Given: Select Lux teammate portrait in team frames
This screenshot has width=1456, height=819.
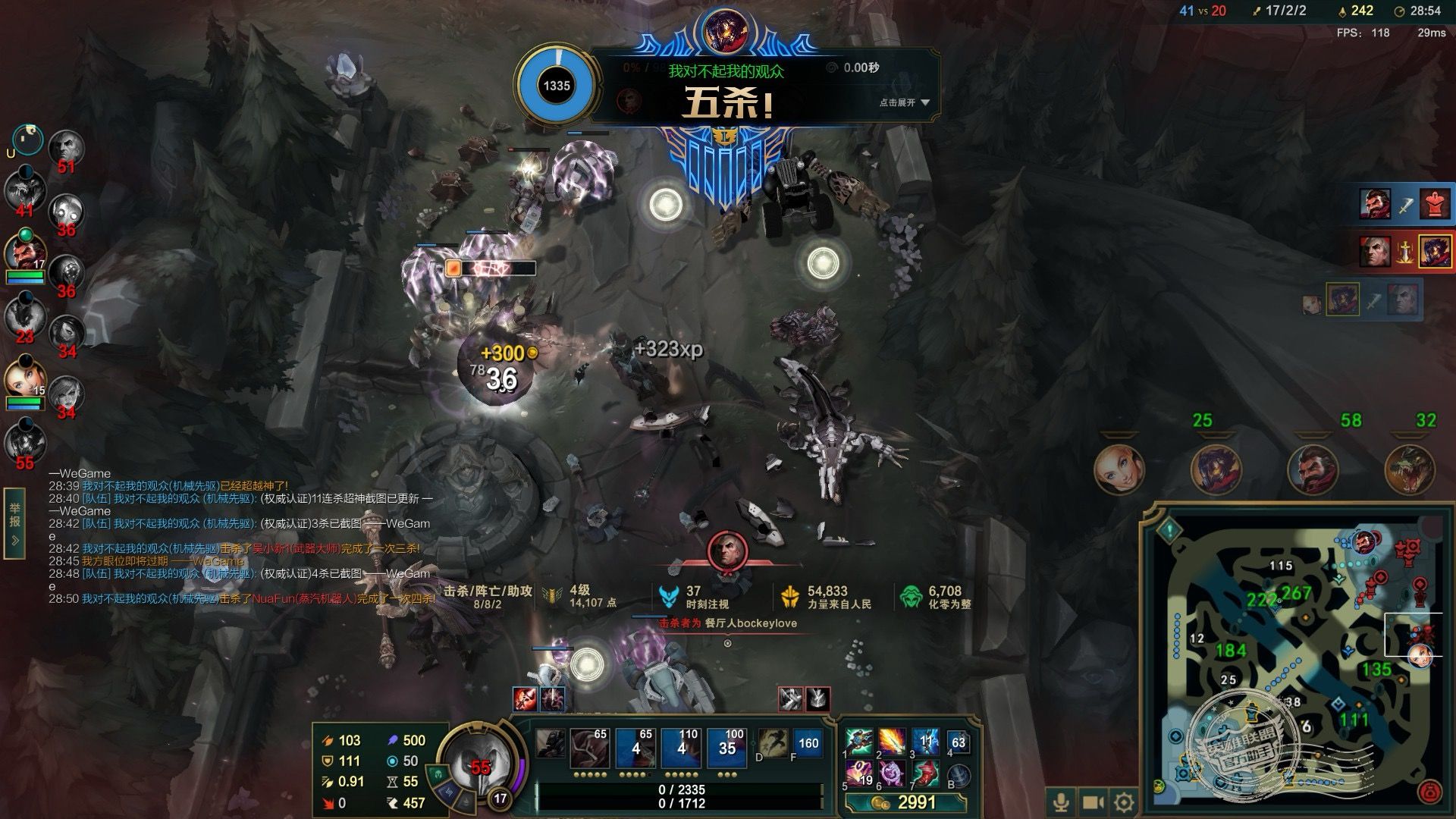Looking at the screenshot, I should [x=25, y=377].
